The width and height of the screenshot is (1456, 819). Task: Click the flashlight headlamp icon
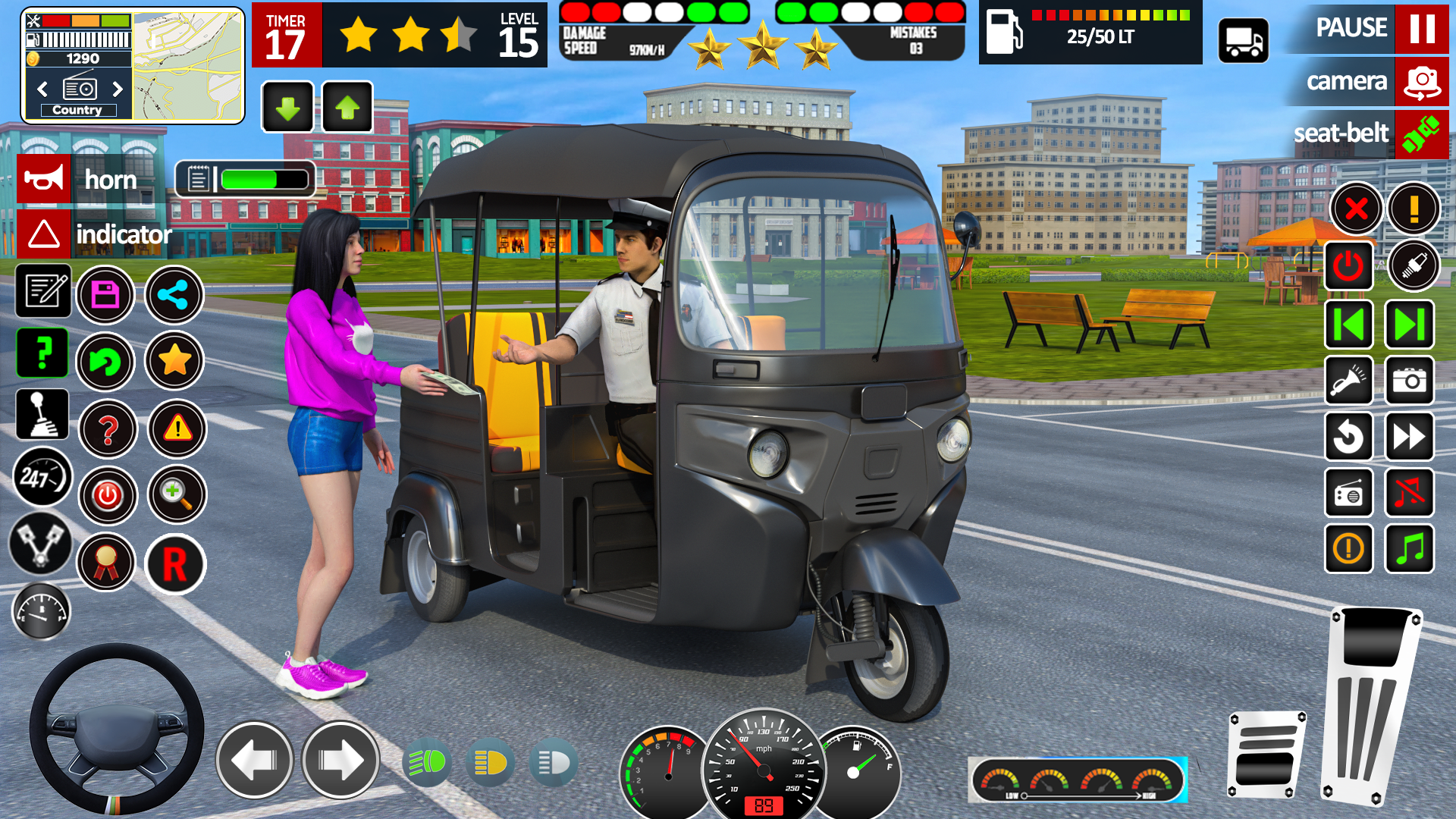click(1349, 381)
